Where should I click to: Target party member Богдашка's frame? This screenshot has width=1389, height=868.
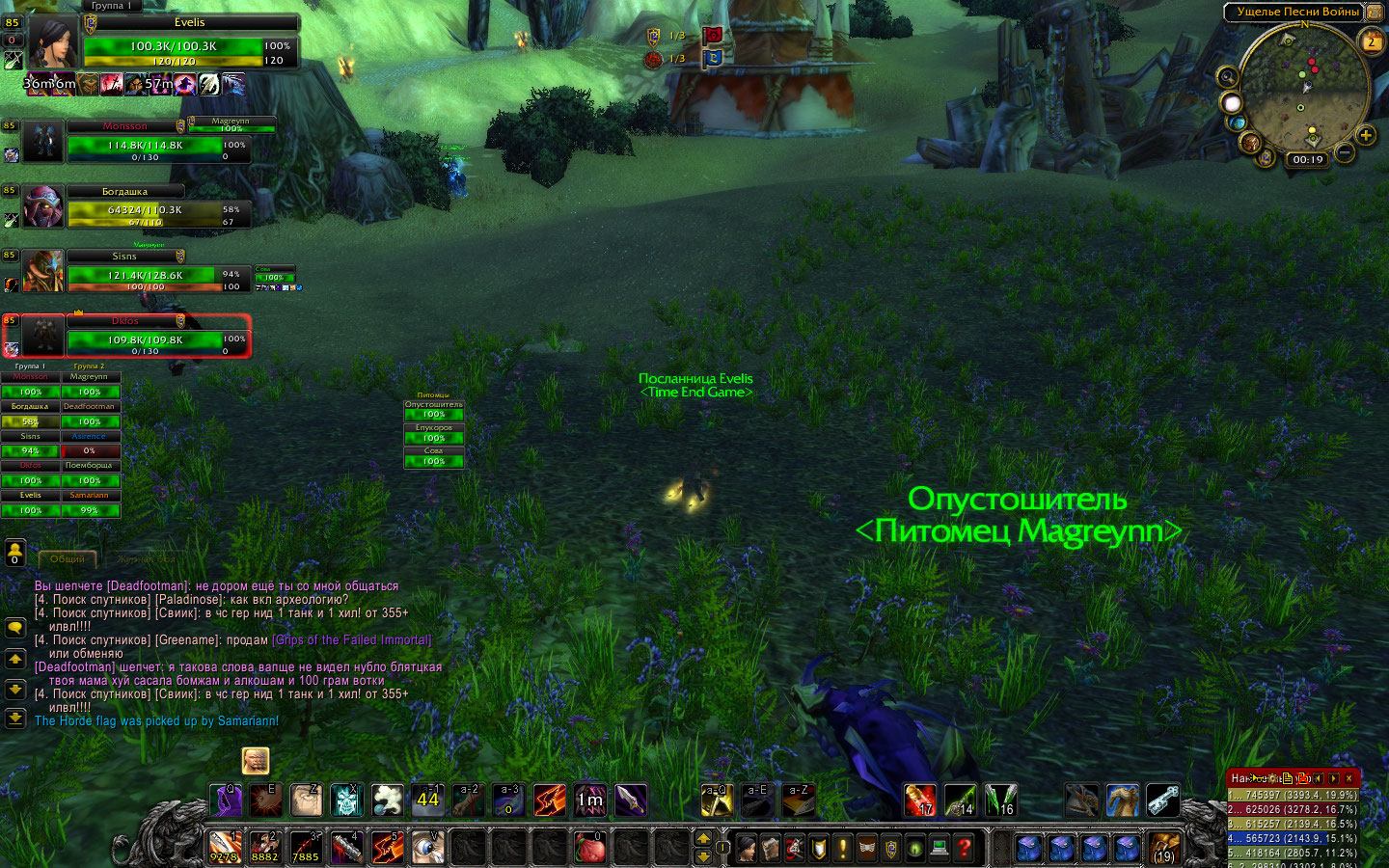(145, 207)
